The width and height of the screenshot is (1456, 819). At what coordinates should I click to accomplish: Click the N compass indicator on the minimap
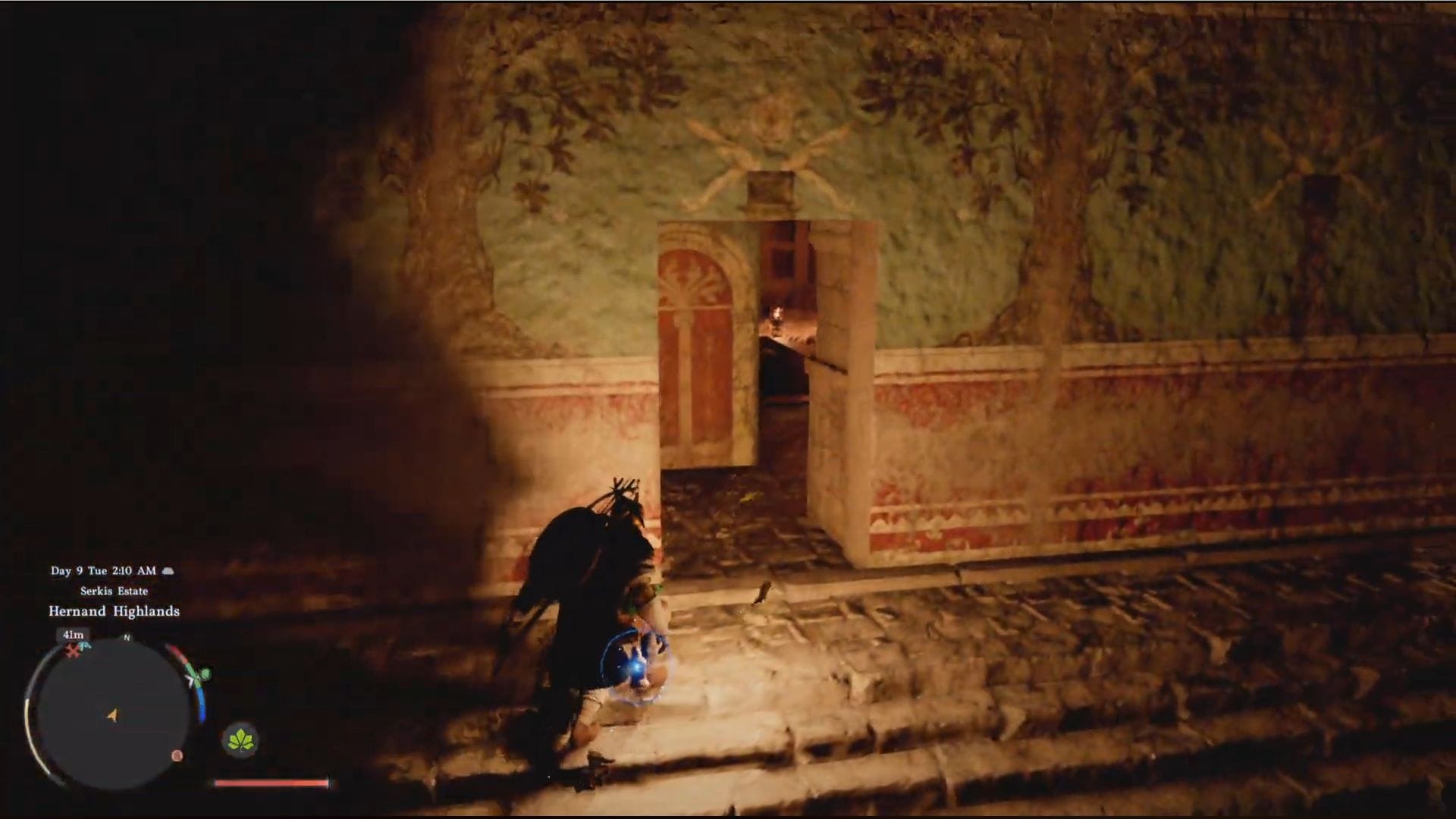click(x=126, y=638)
